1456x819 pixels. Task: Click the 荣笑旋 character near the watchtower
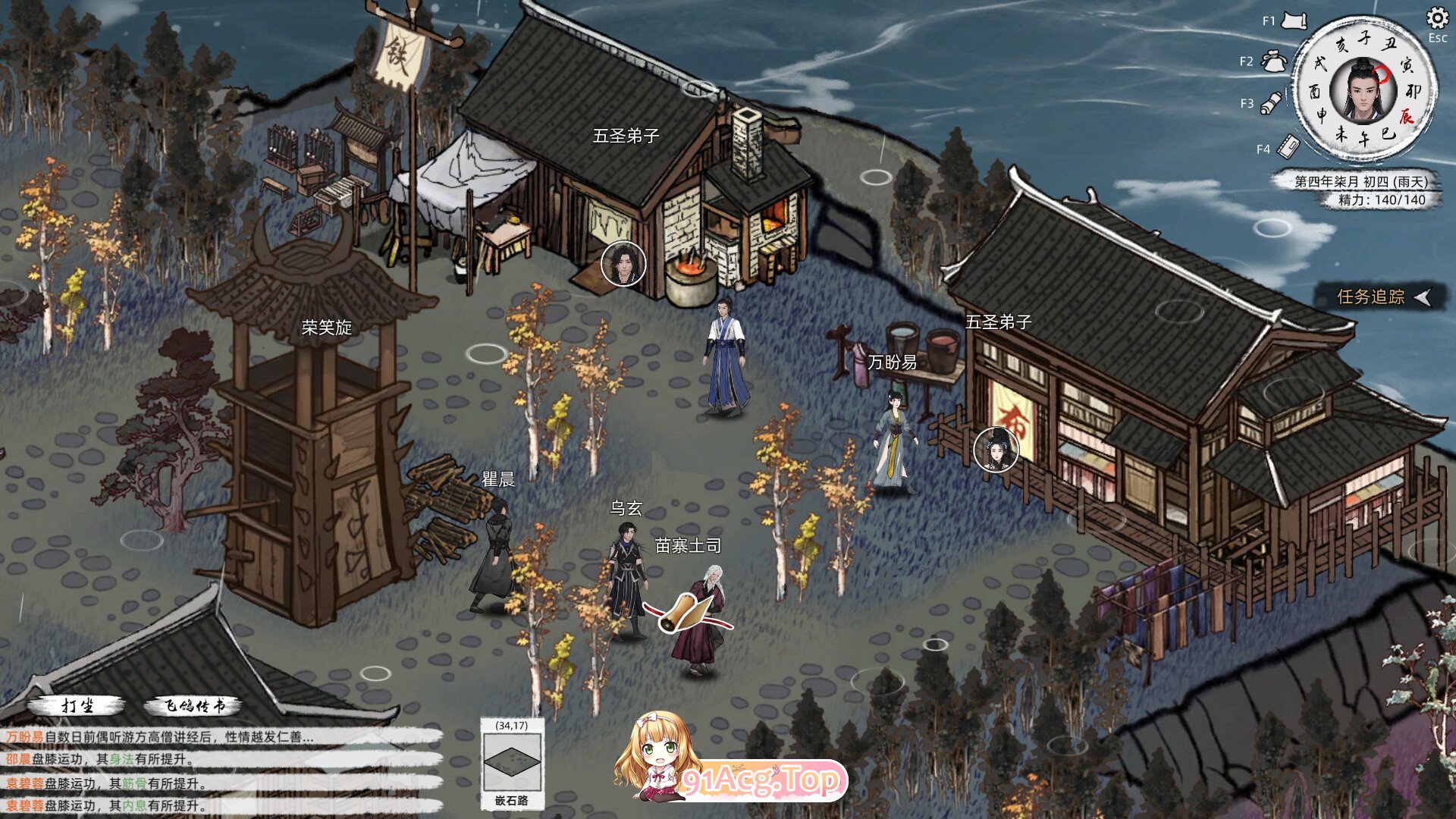tap(326, 356)
